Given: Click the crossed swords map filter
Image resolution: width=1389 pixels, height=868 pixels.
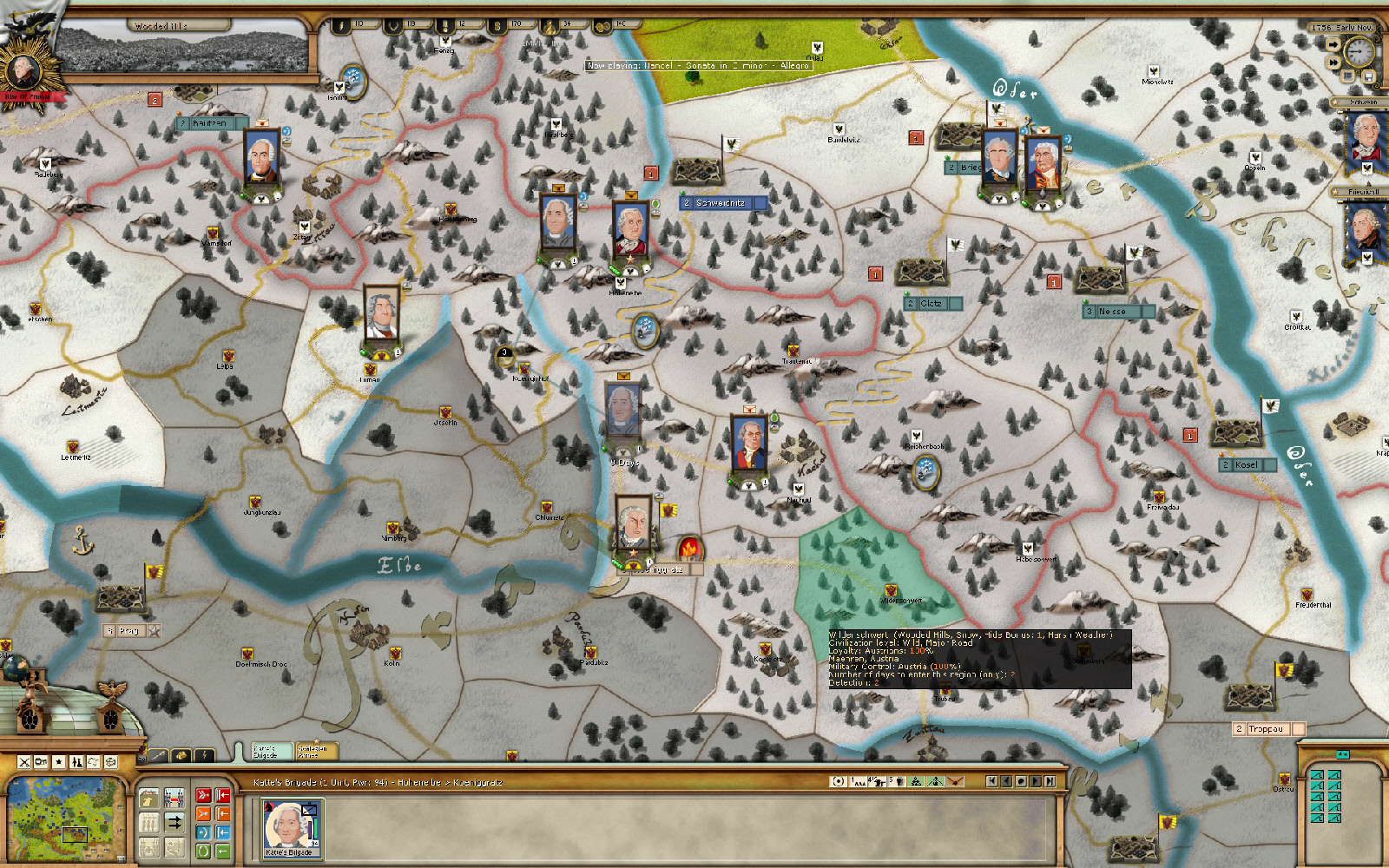Looking at the screenshot, I should (x=24, y=762).
